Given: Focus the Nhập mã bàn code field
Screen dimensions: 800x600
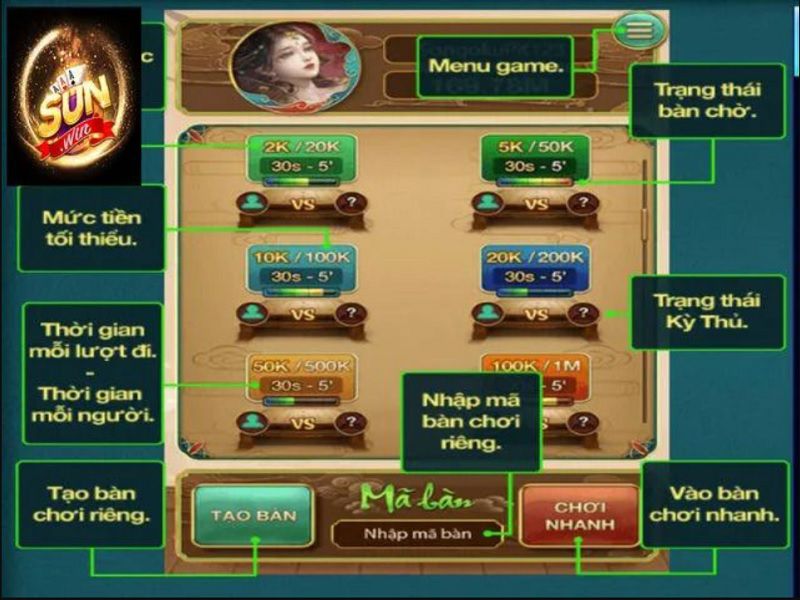Looking at the screenshot, I should (417, 534).
